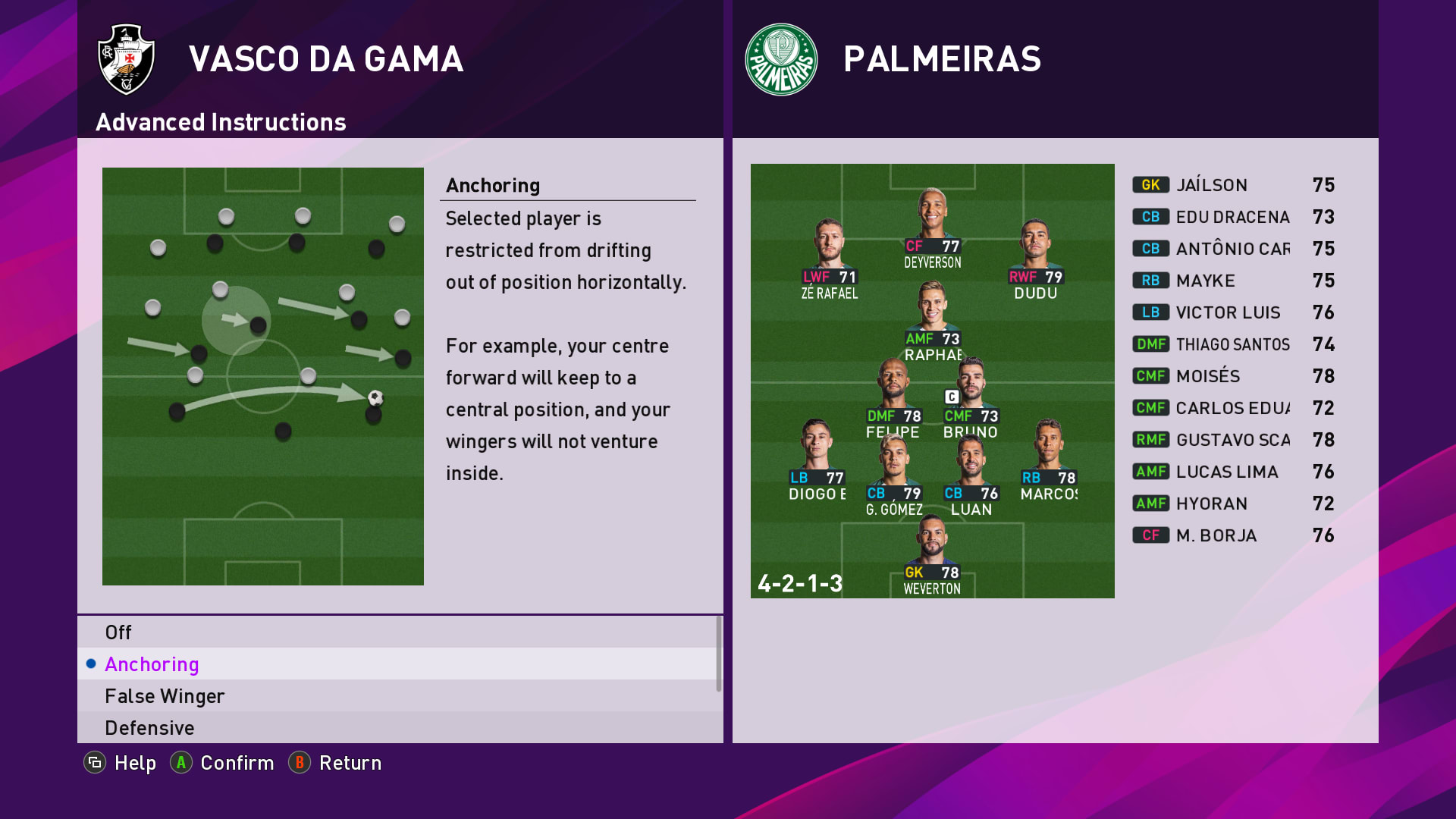Choose substitute Hyoran from the bench
The height and width of the screenshot is (819, 1456).
pos(1234,504)
